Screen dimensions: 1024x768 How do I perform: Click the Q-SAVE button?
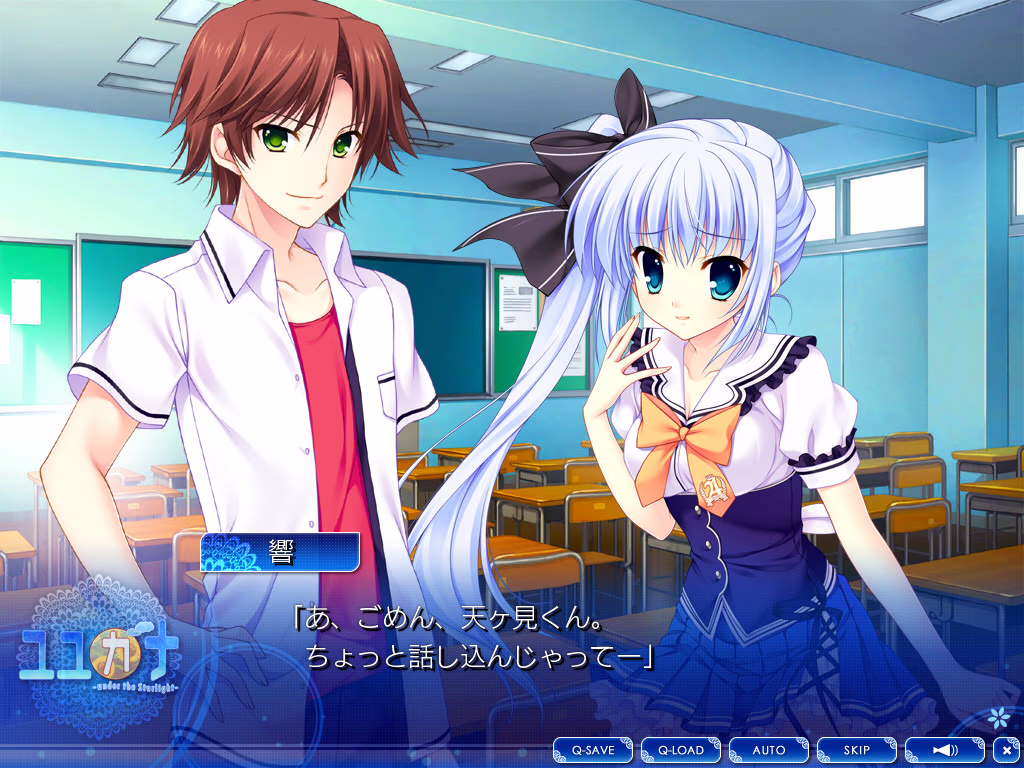click(x=593, y=749)
